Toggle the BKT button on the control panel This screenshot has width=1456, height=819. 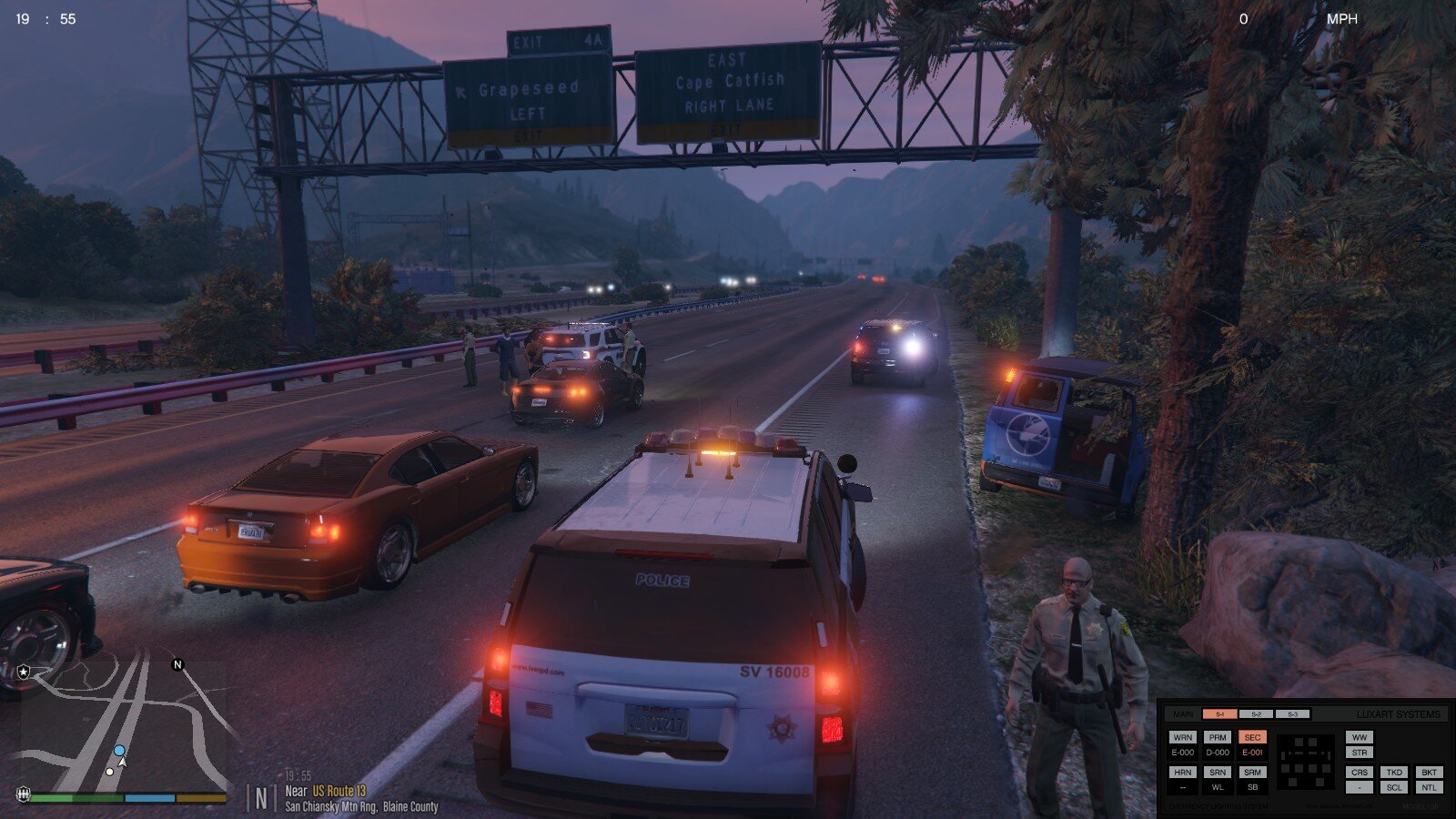point(1429,772)
